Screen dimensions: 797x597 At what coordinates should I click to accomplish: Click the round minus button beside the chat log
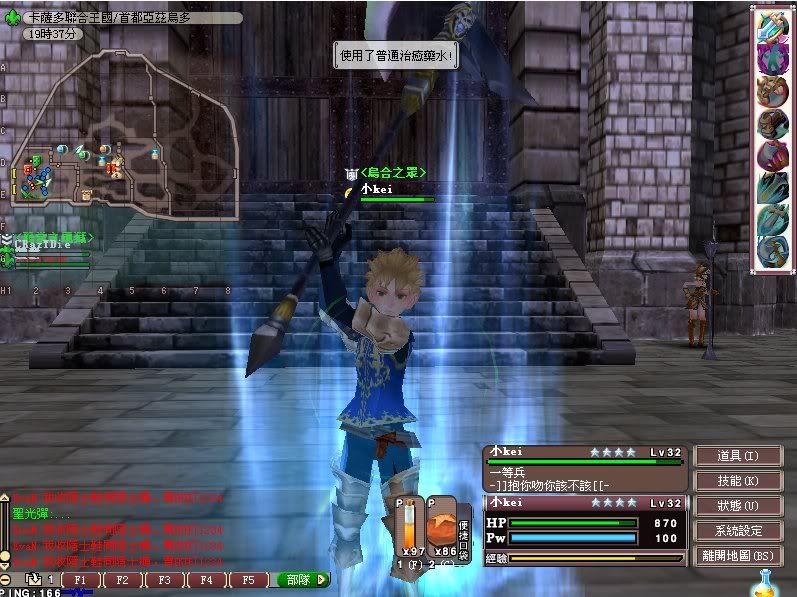pyautogui.click(x=7, y=579)
